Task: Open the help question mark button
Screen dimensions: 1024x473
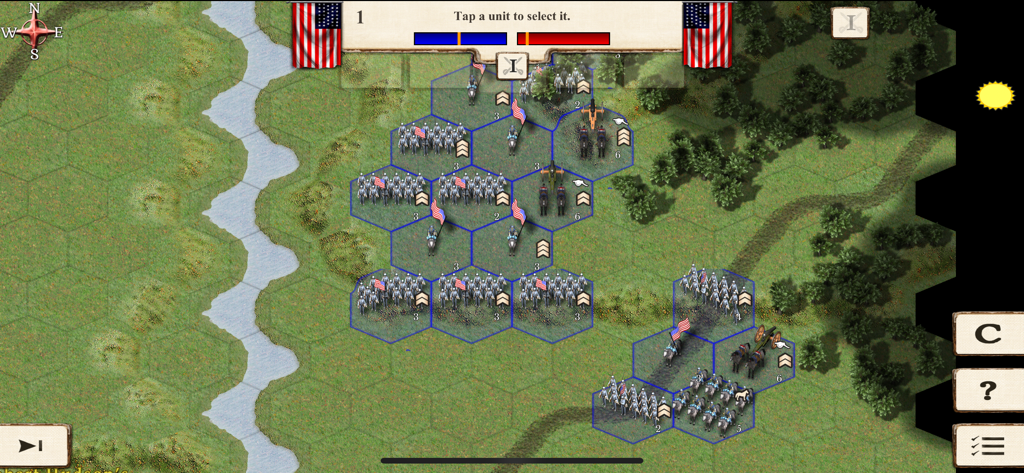Action: (x=987, y=391)
